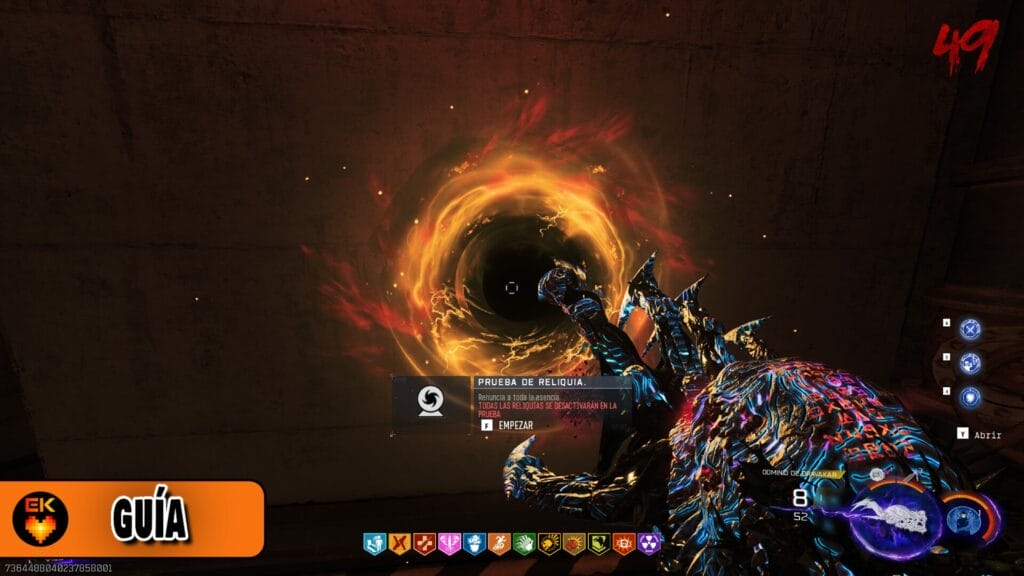This screenshot has height=576, width=1024.
Task: Activate the crossed-blades blue circle icon
Action: 970,329
